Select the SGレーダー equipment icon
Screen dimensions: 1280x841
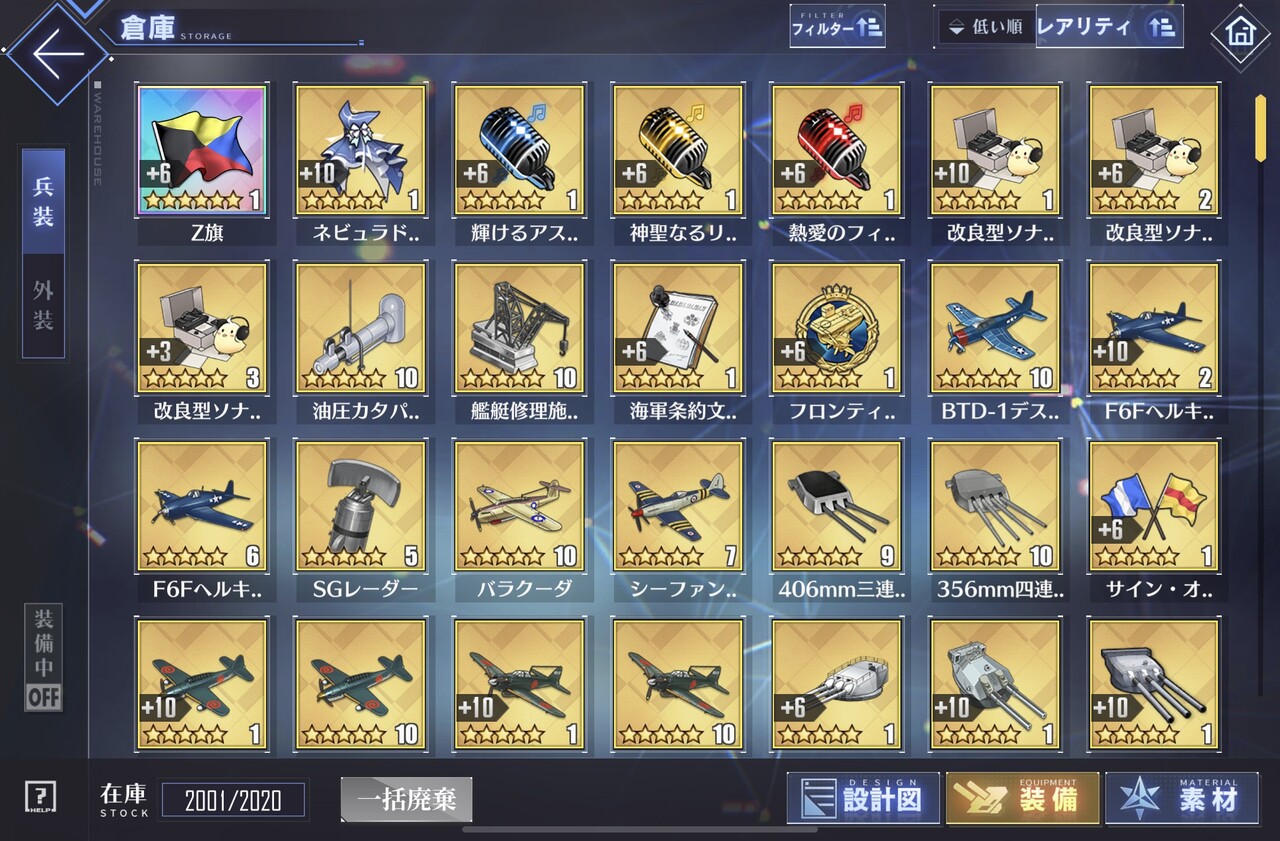pos(361,506)
